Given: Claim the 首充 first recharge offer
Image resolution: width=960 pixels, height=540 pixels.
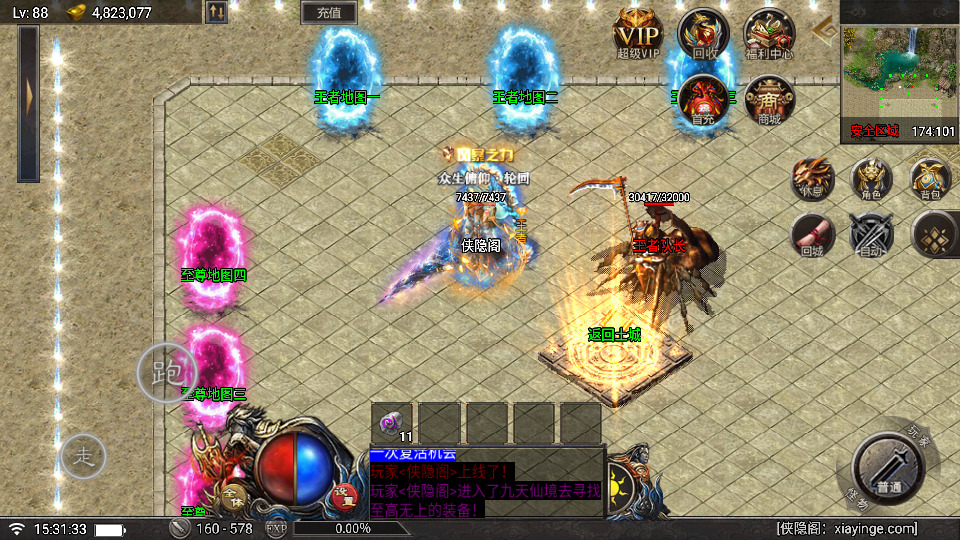Looking at the screenshot, I should (x=703, y=97).
